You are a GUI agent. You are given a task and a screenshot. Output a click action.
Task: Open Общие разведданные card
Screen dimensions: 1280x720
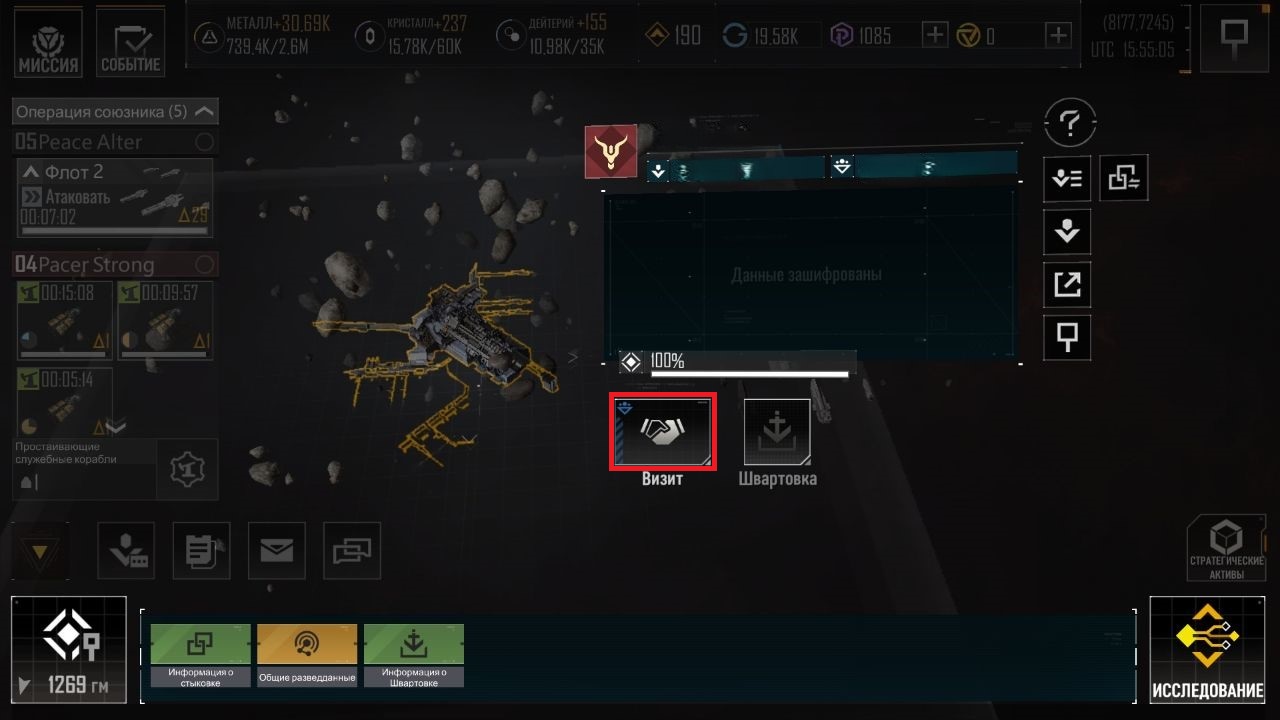307,655
